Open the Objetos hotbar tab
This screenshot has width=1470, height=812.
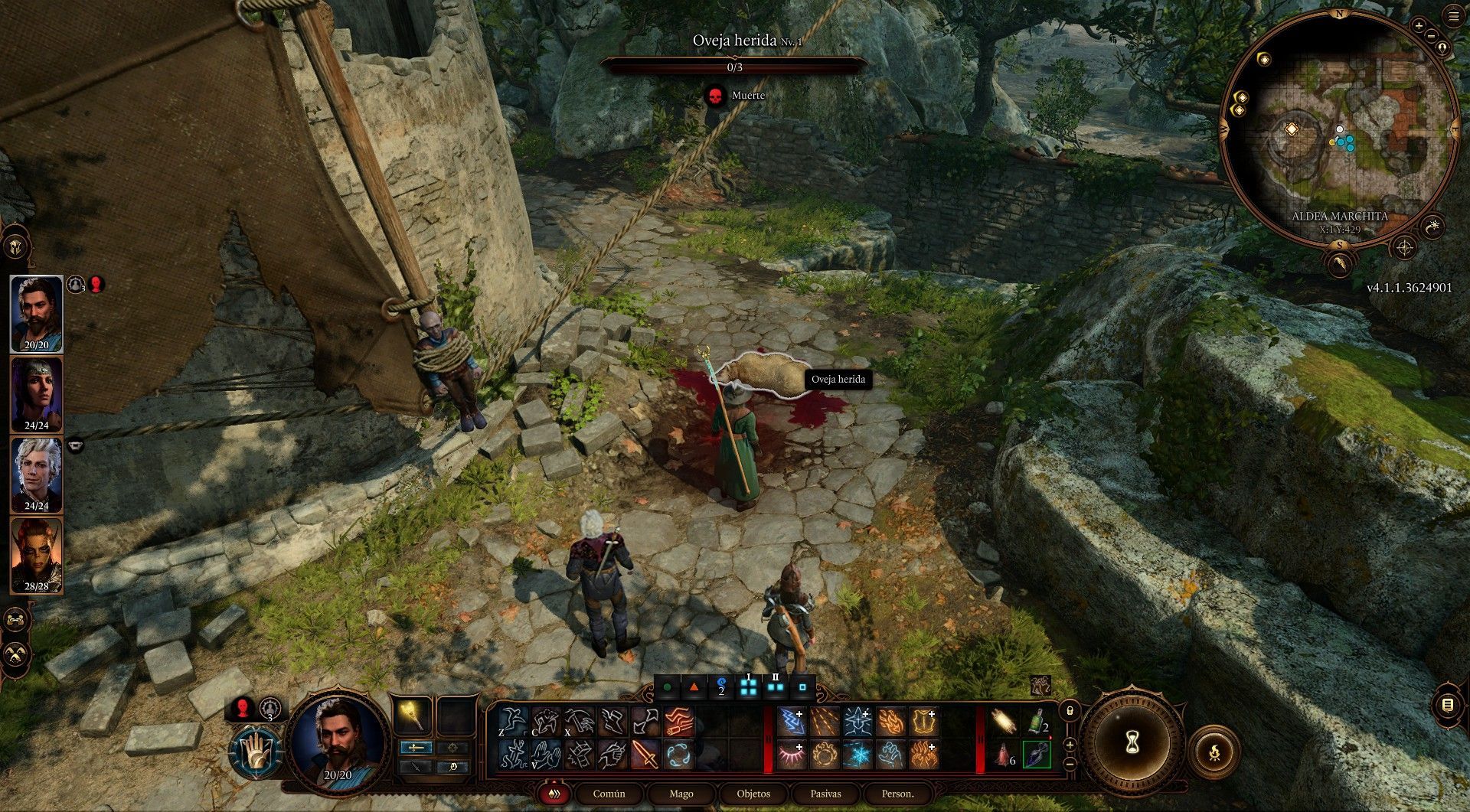coord(753,794)
